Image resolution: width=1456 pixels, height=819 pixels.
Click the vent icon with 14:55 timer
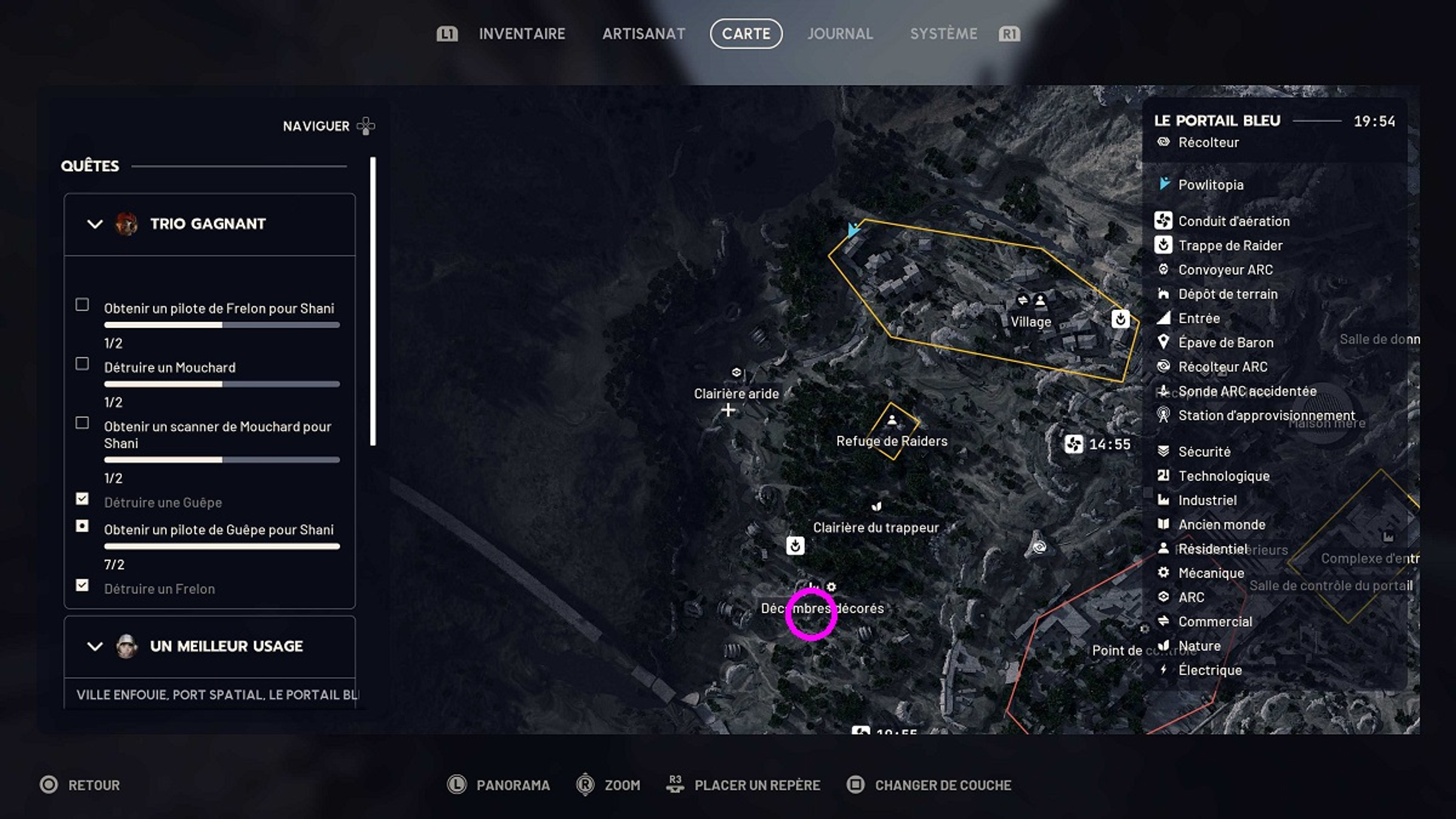[x=1074, y=443]
